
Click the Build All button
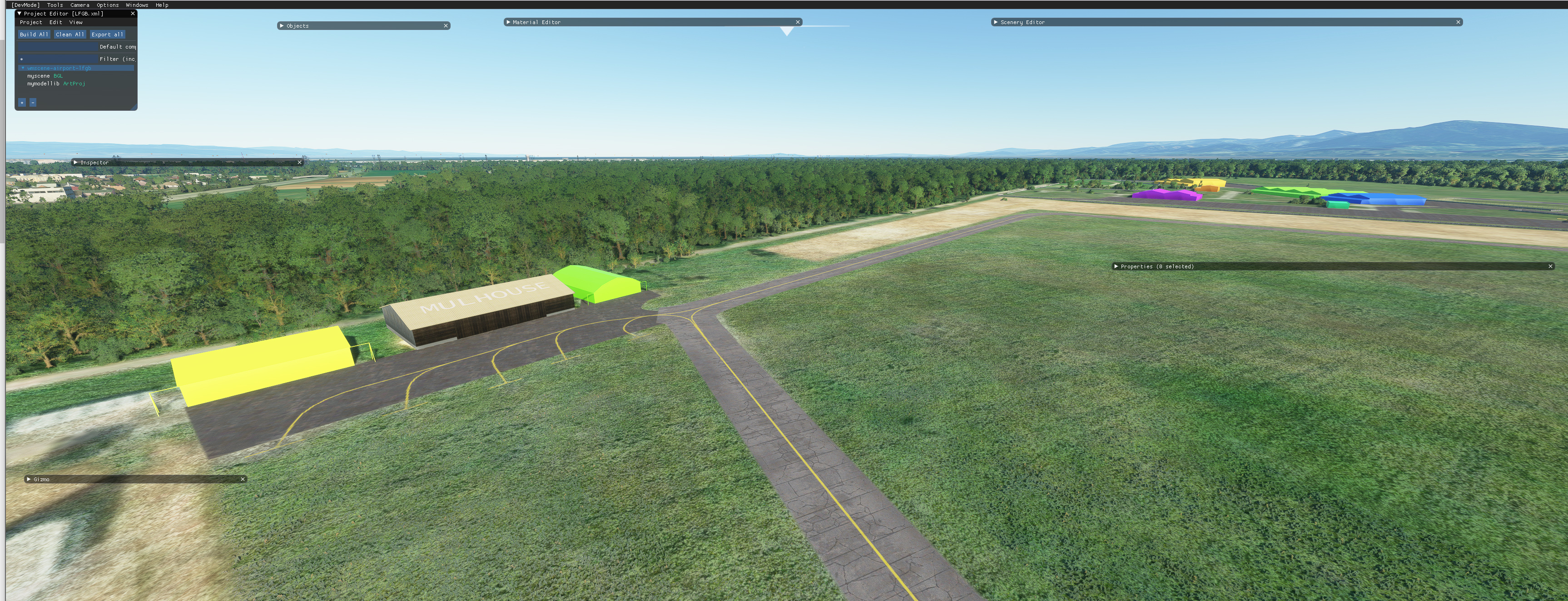34,34
